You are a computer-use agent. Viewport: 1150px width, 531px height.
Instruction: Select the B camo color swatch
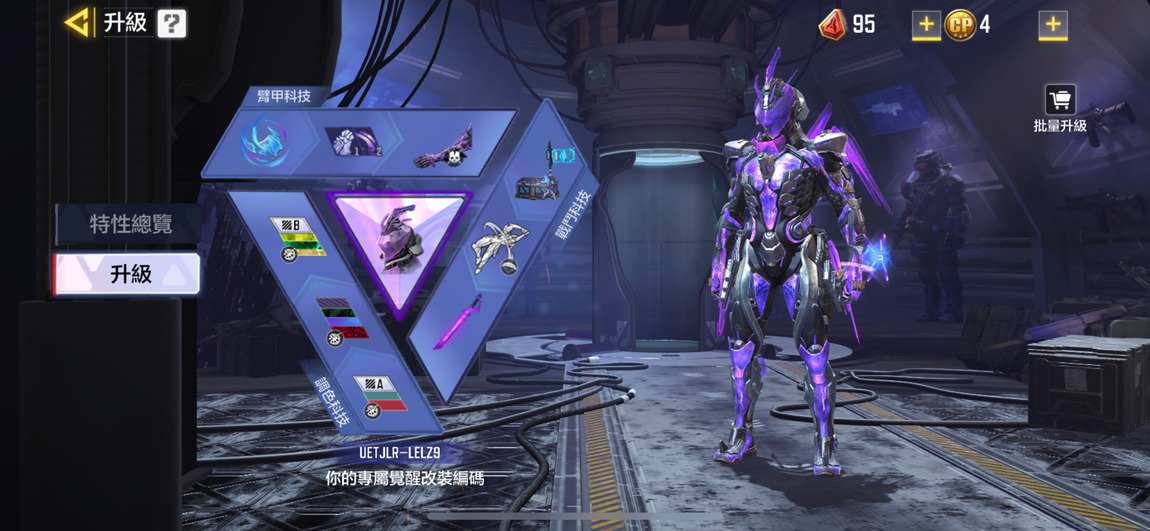click(295, 239)
